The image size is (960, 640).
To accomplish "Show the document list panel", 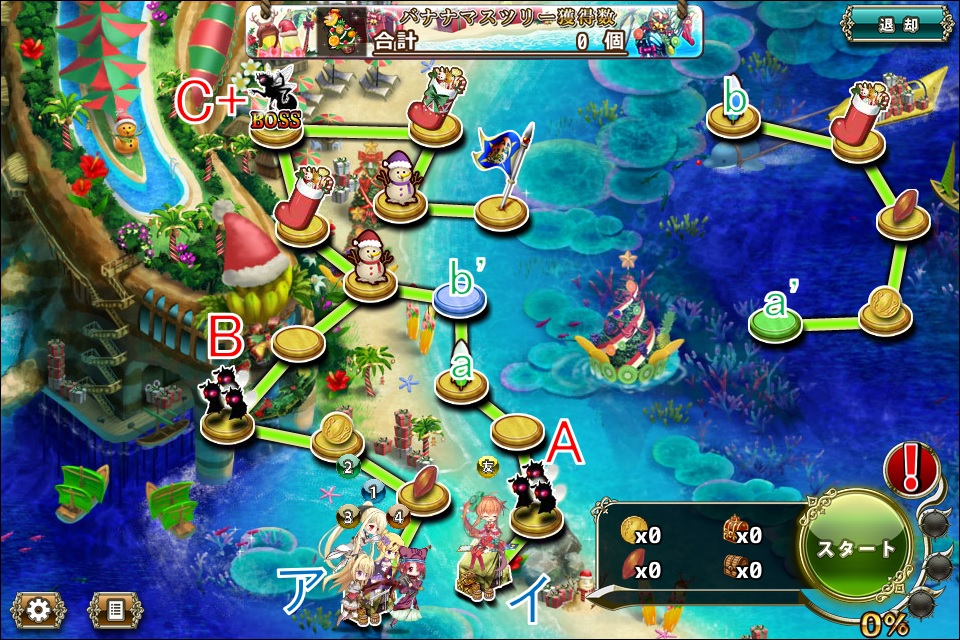I will (114, 608).
